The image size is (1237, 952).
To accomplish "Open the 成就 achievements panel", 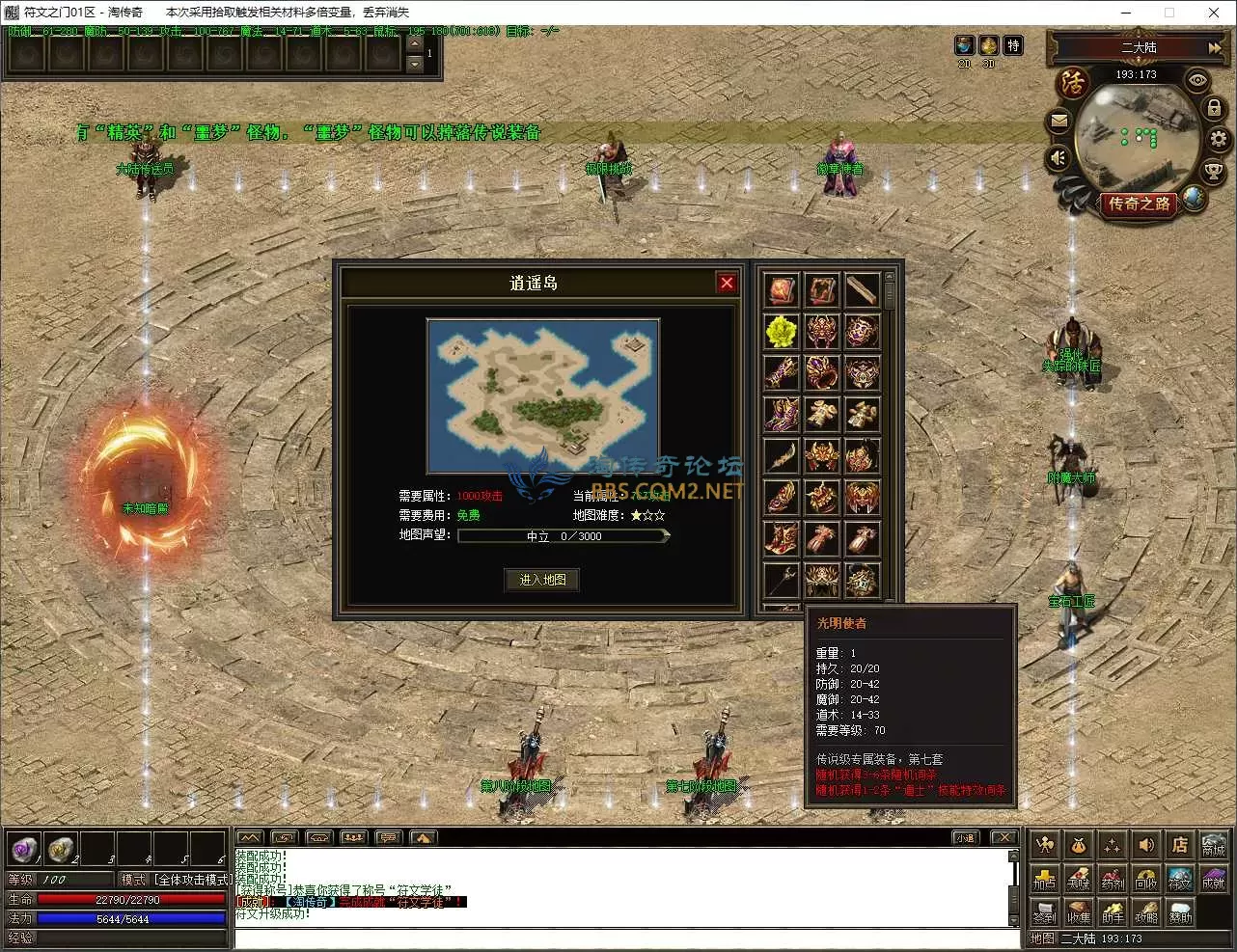I will [1213, 878].
